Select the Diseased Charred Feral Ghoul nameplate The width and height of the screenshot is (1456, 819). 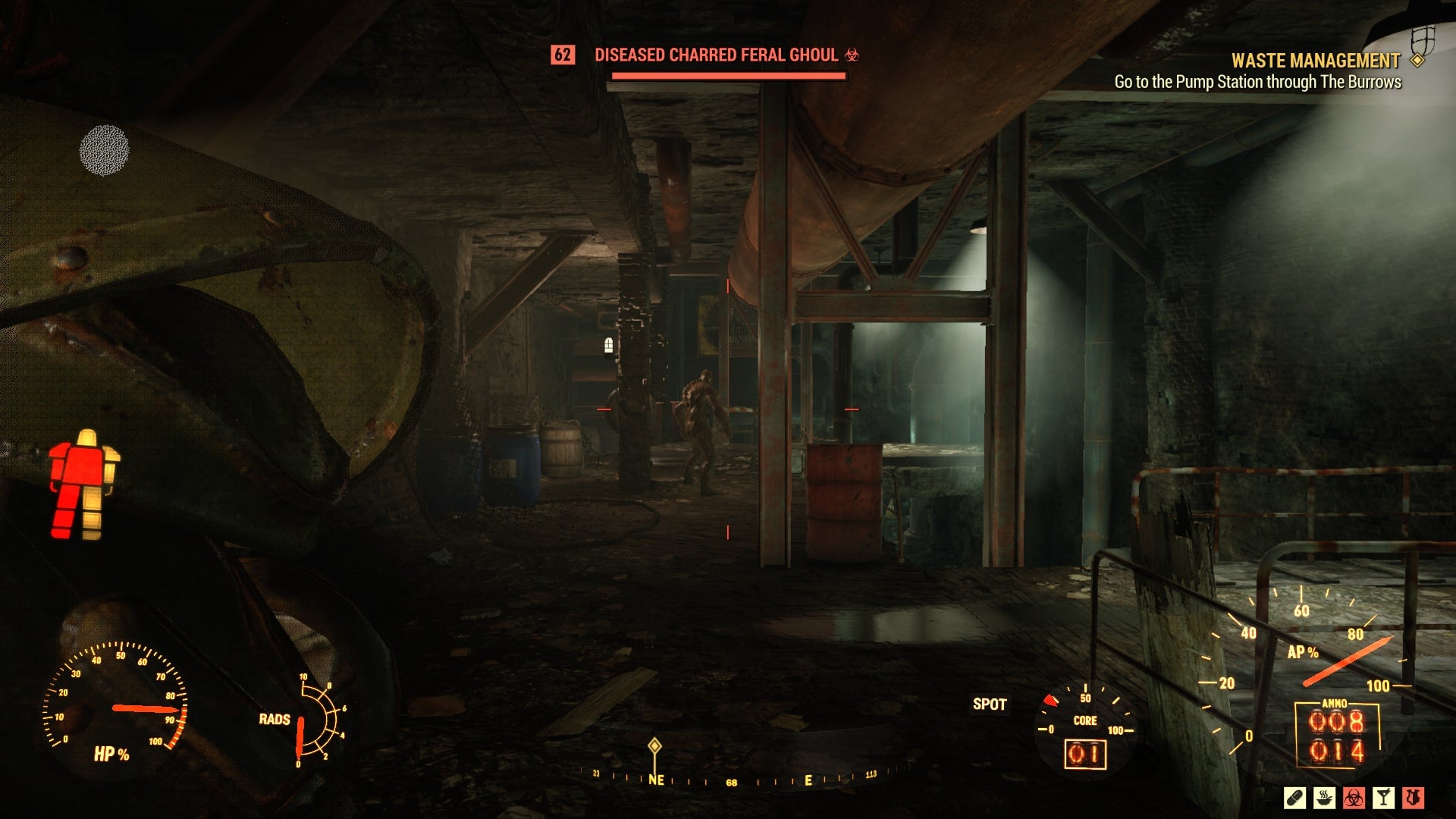click(x=716, y=55)
